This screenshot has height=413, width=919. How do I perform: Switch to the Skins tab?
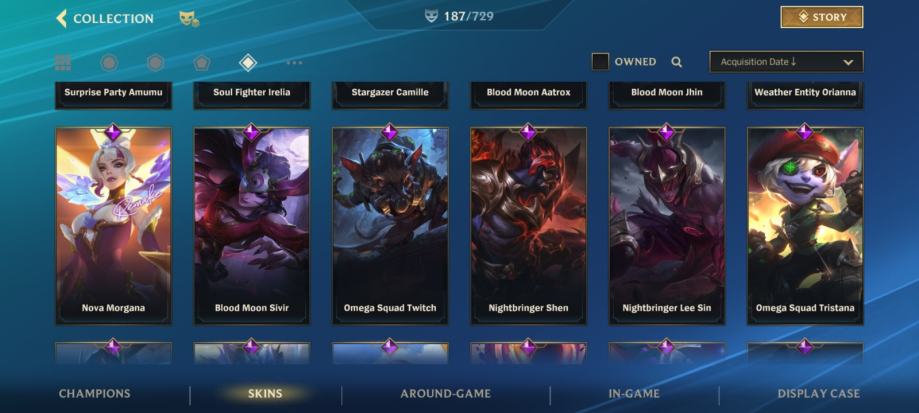[x=265, y=394]
